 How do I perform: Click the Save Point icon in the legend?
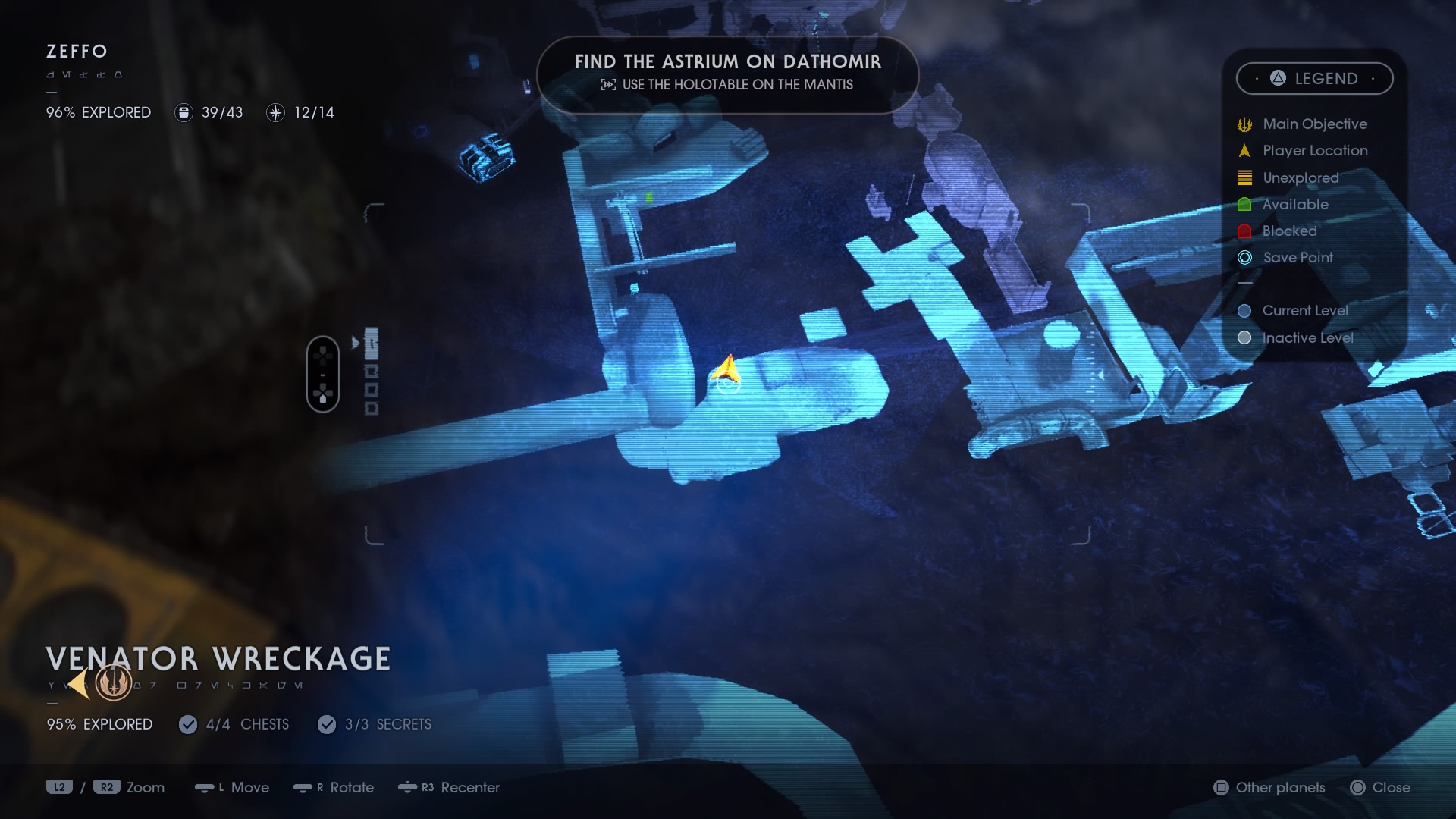coord(1244,258)
